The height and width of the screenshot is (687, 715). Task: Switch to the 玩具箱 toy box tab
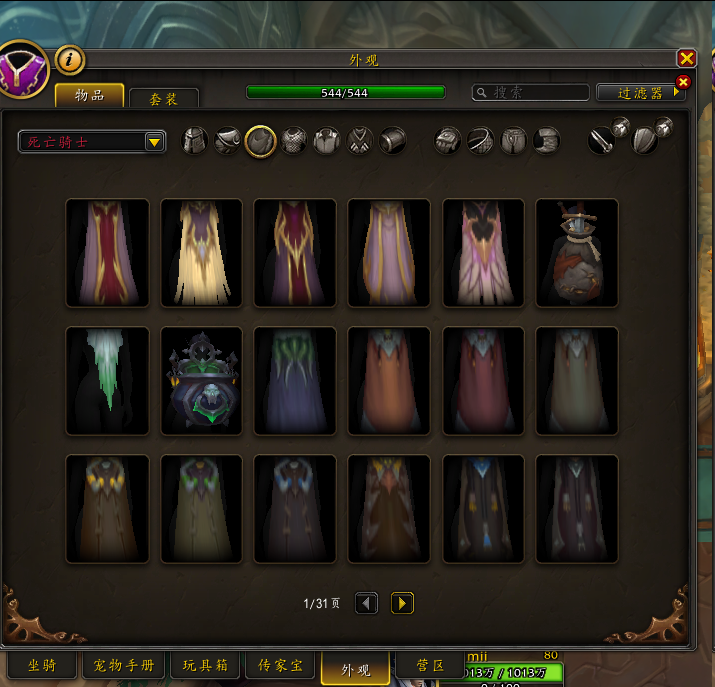205,665
